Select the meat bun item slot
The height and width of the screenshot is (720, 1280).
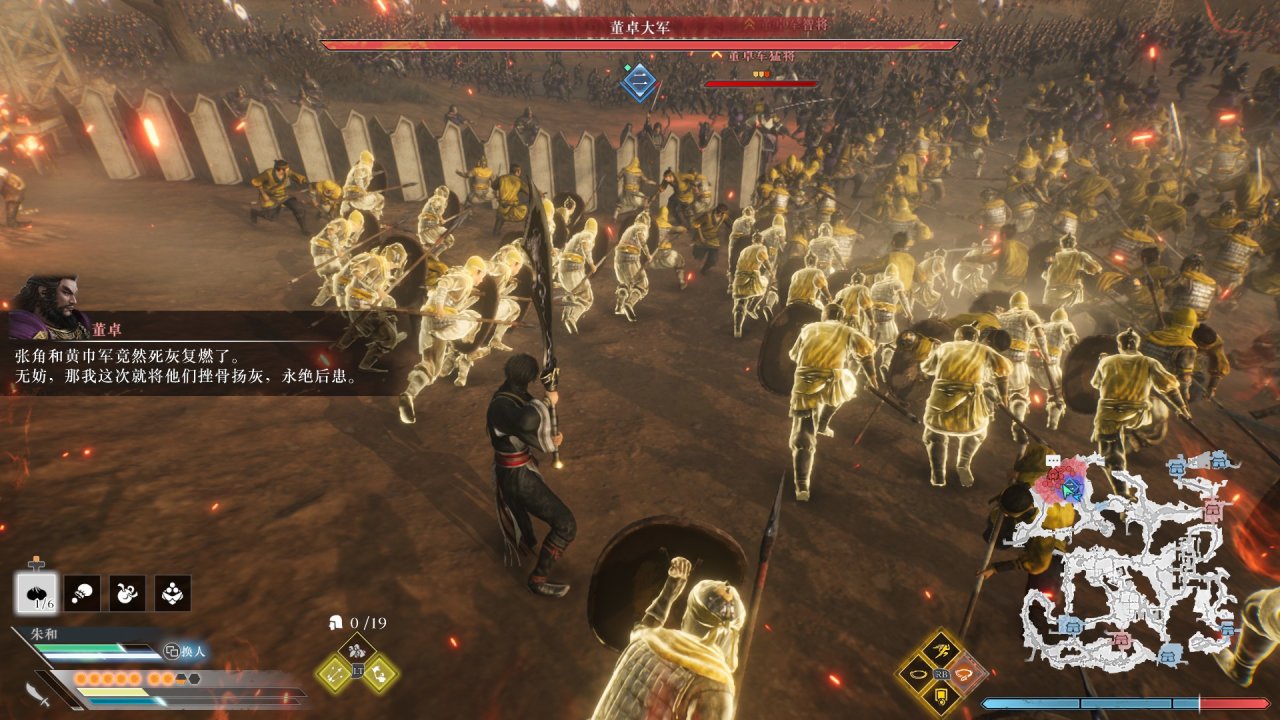[x=36, y=593]
